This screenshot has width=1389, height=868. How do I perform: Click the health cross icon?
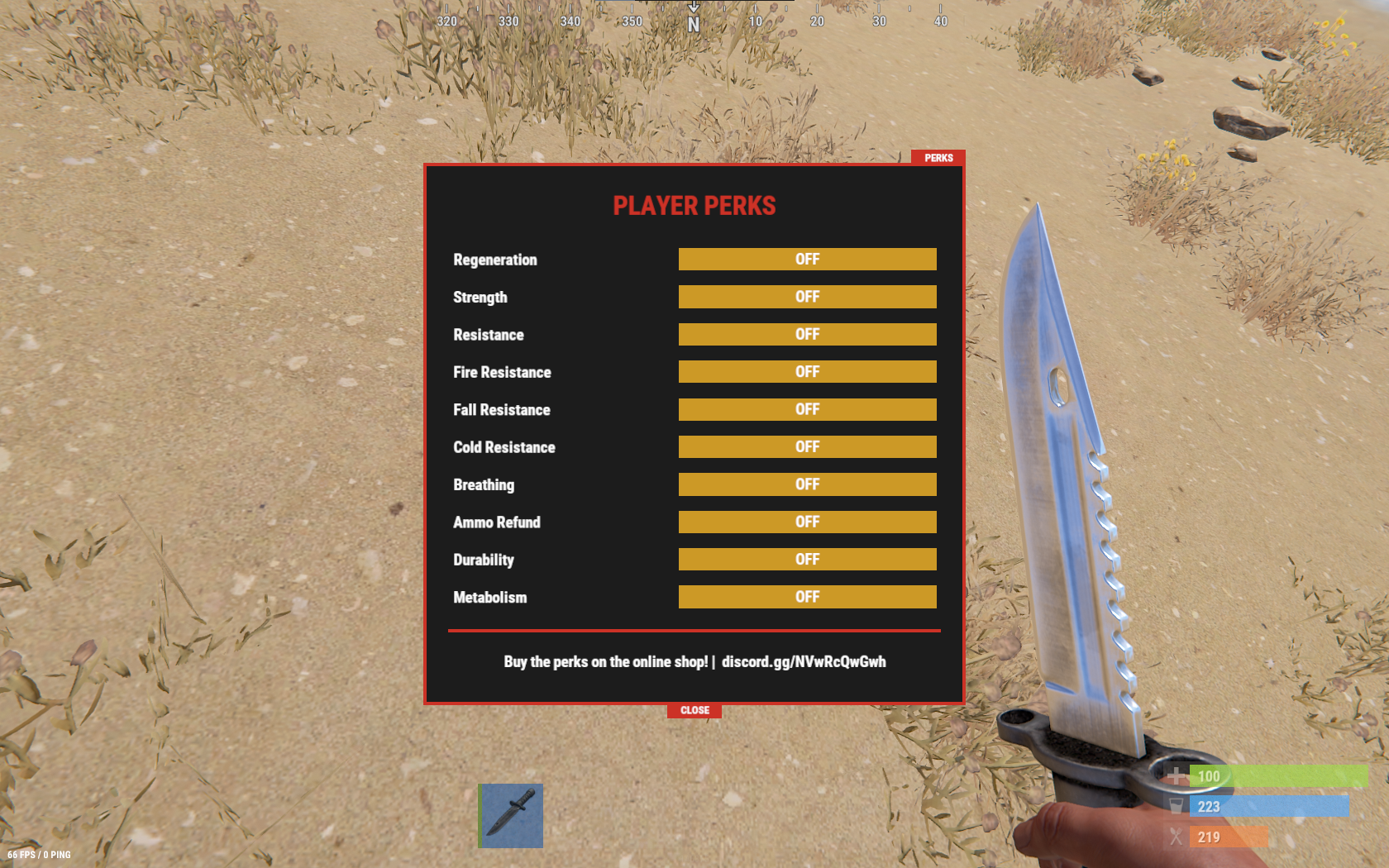pyautogui.click(x=1175, y=776)
